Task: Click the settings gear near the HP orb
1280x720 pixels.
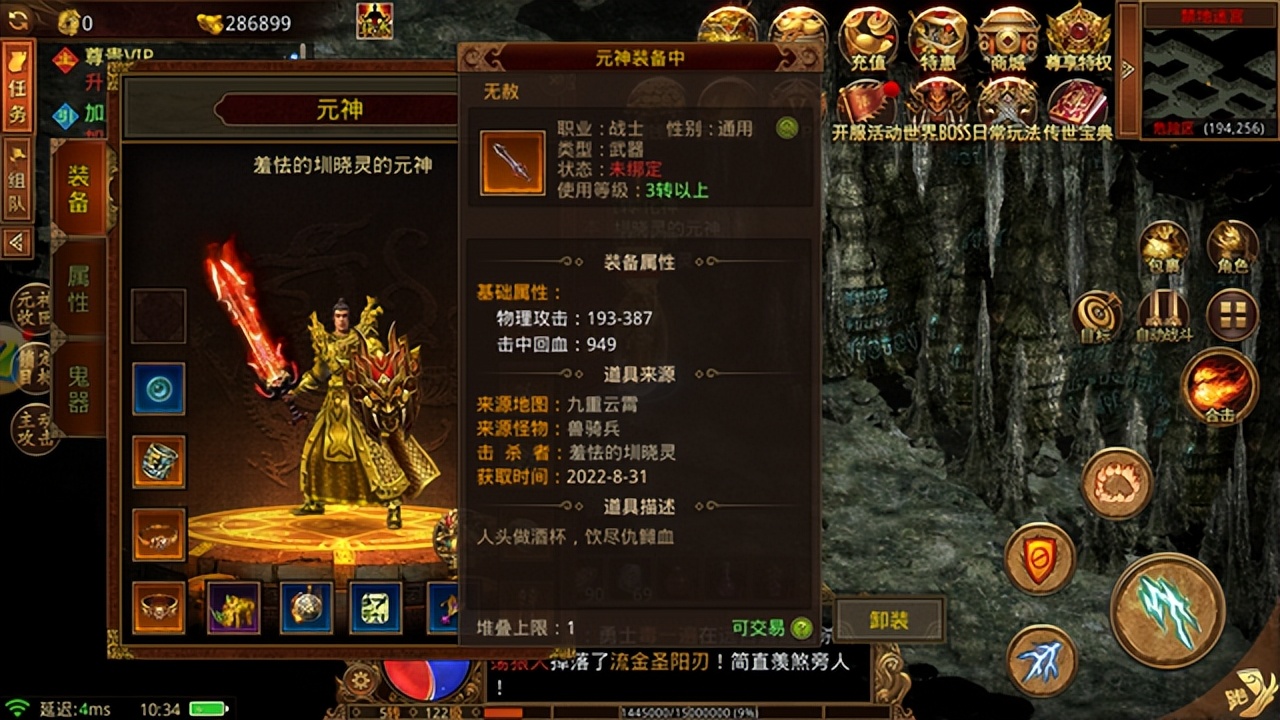Action: [x=358, y=677]
